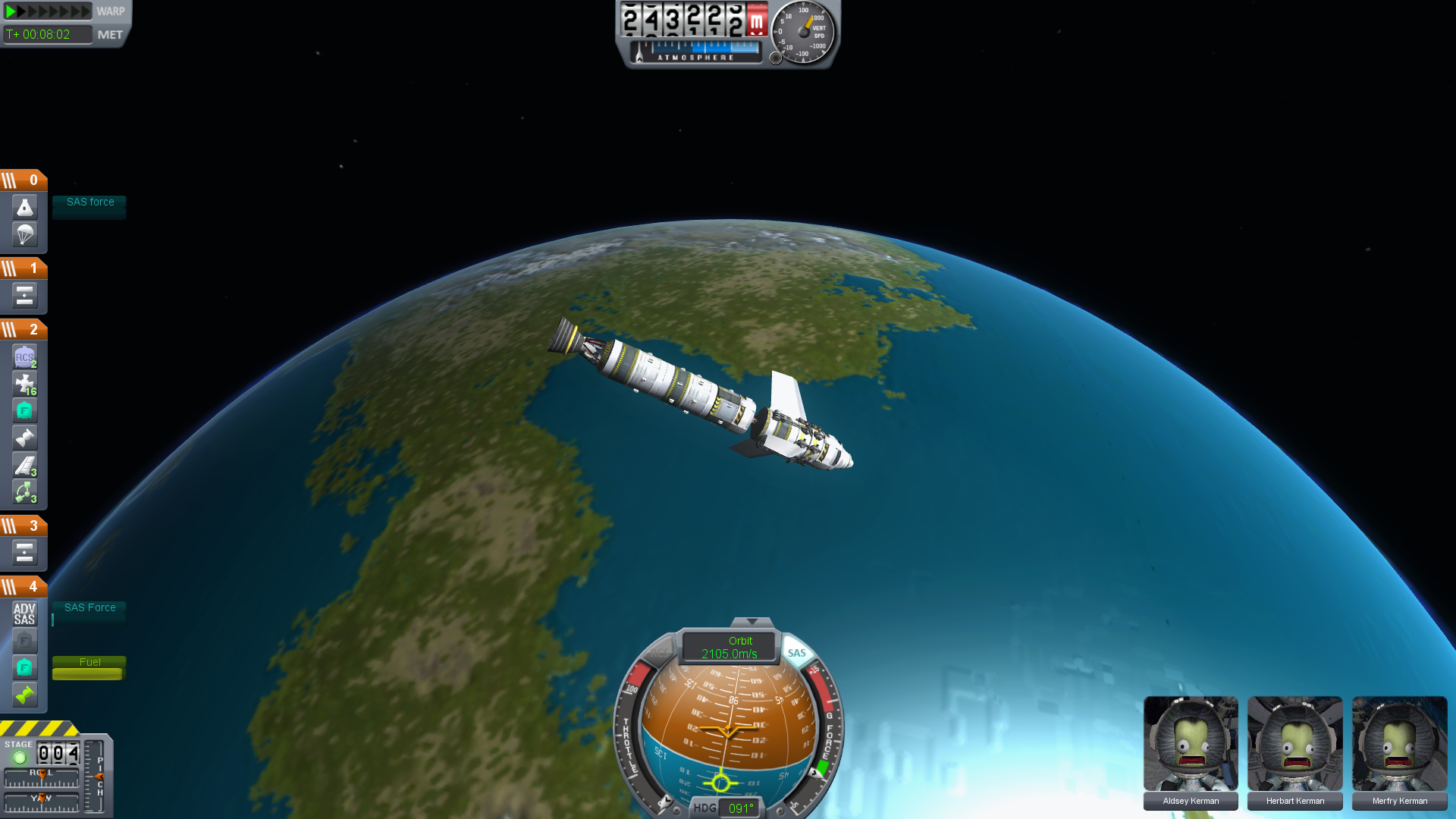Viewport: 1456px width, 819px height.
Task: Click the orange stage 4 header
Action: (x=24, y=587)
